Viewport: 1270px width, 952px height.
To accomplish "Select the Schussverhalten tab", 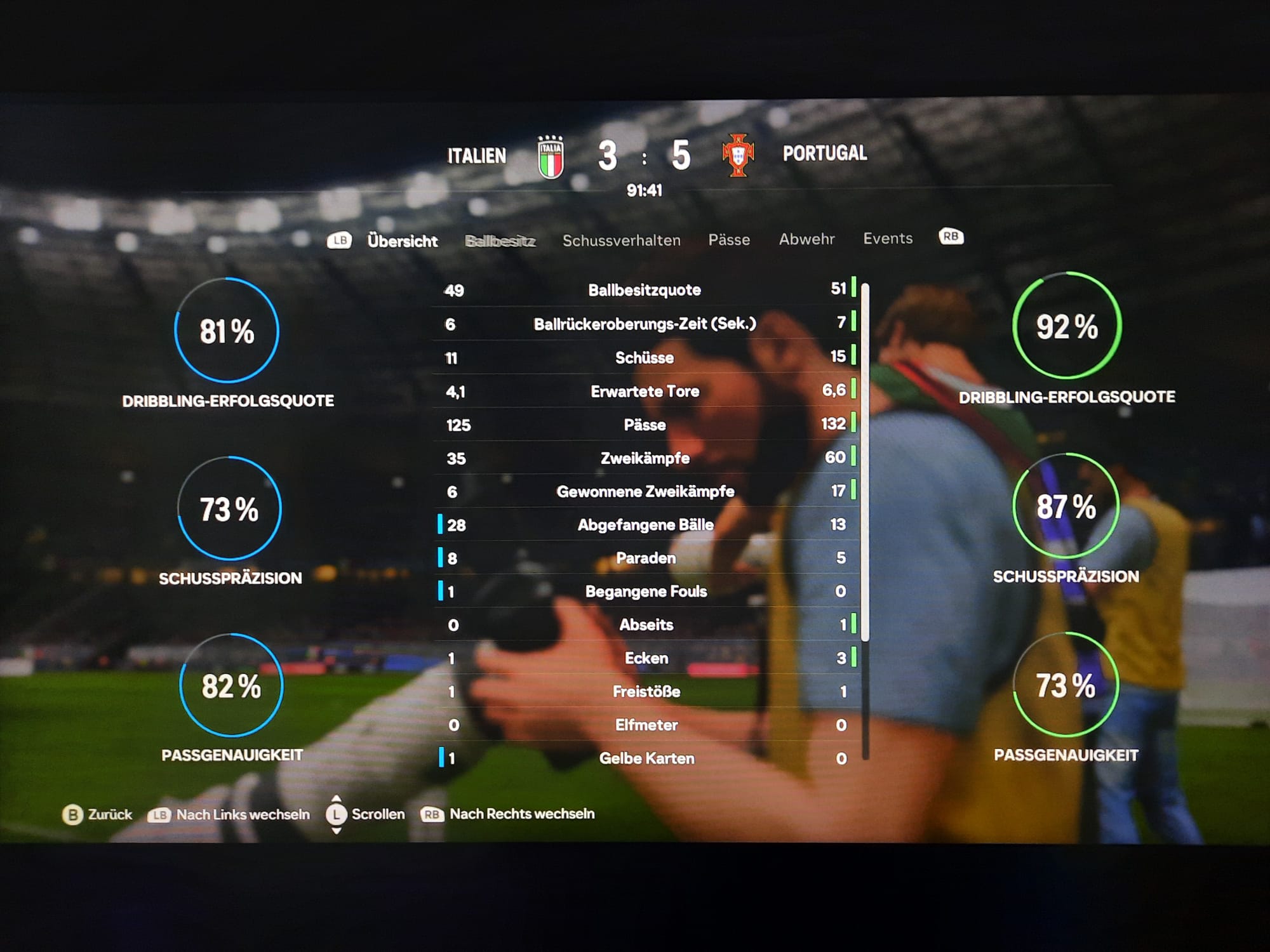I will click(621, 241).
